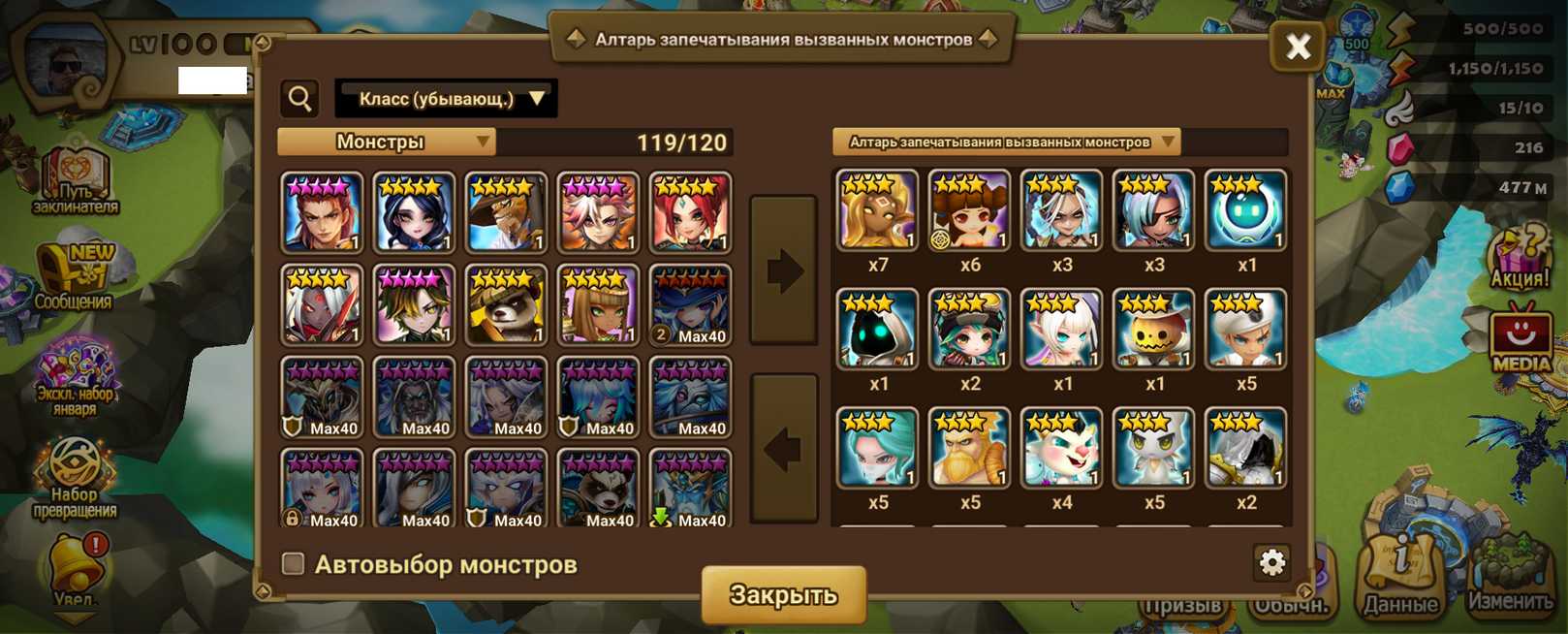Image resolution: width=1568 pixels, height=634 pixels.
Task: Select the round blue robot monster
Action: pyautogui.click(x=1245, y=211)
